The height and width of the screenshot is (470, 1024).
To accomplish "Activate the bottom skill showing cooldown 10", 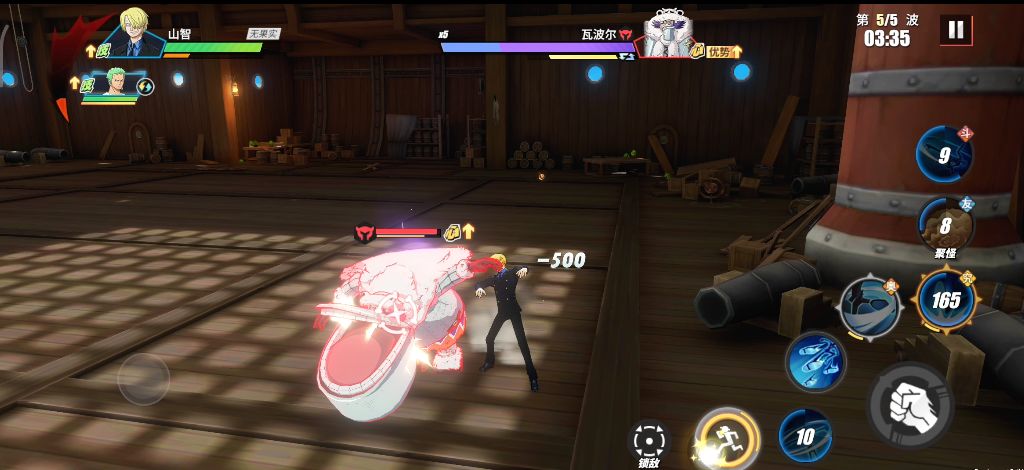I will pyautogui.click(x=805, y=436).
